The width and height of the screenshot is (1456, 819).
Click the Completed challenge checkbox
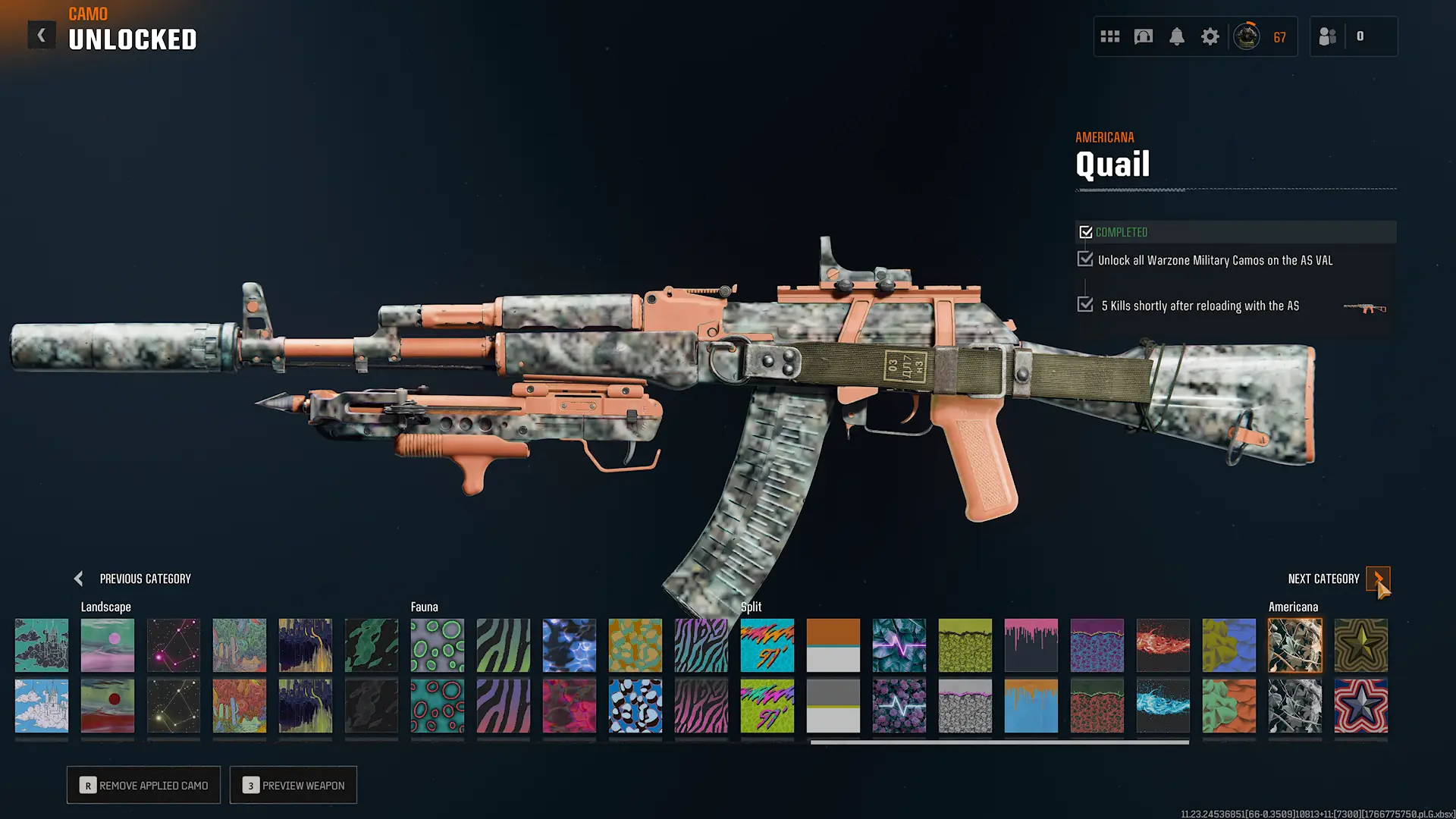[x=1087, y=231]
